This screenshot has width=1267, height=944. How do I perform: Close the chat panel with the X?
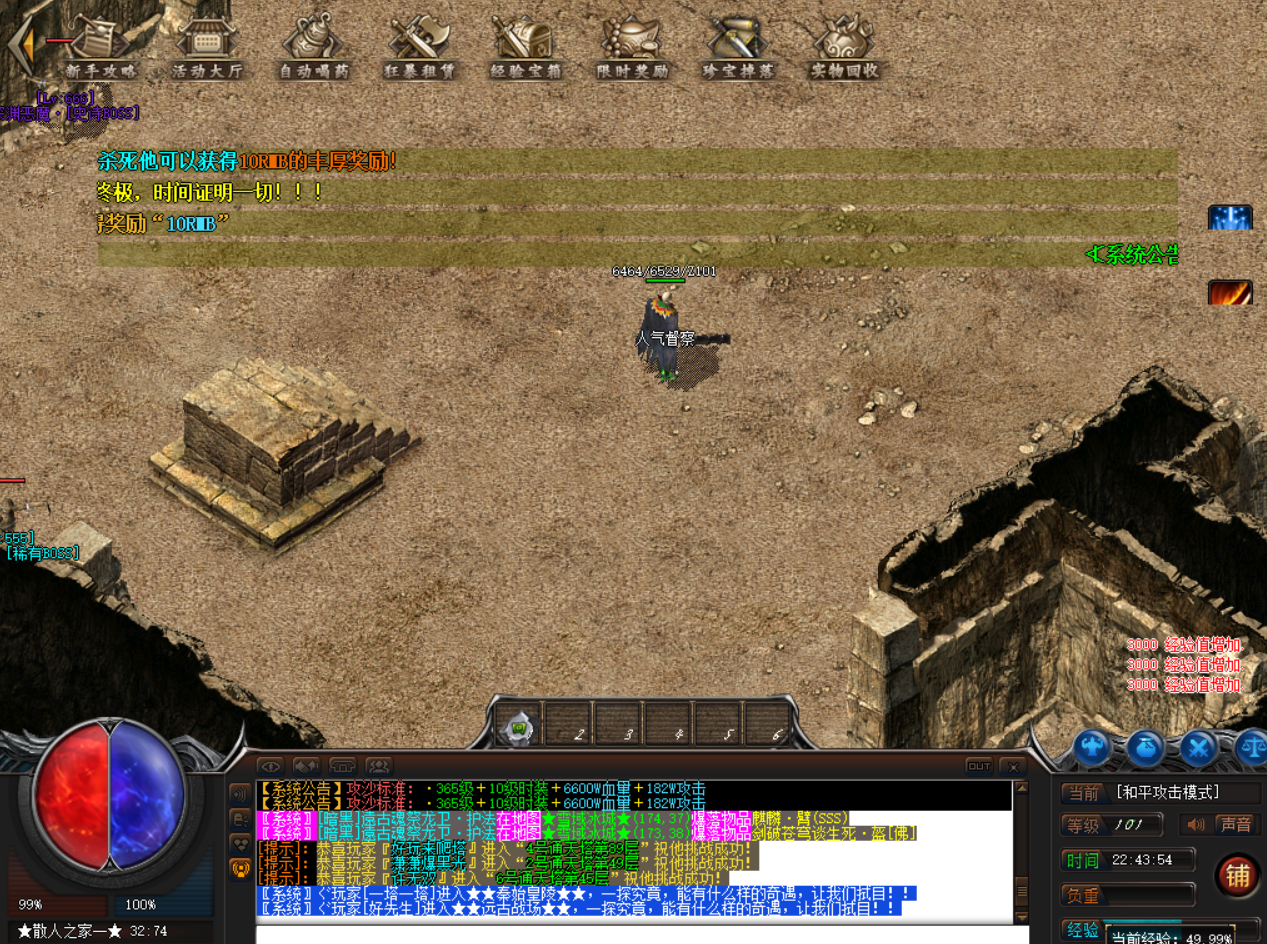pyautogui.click(x=1013, y=766)
